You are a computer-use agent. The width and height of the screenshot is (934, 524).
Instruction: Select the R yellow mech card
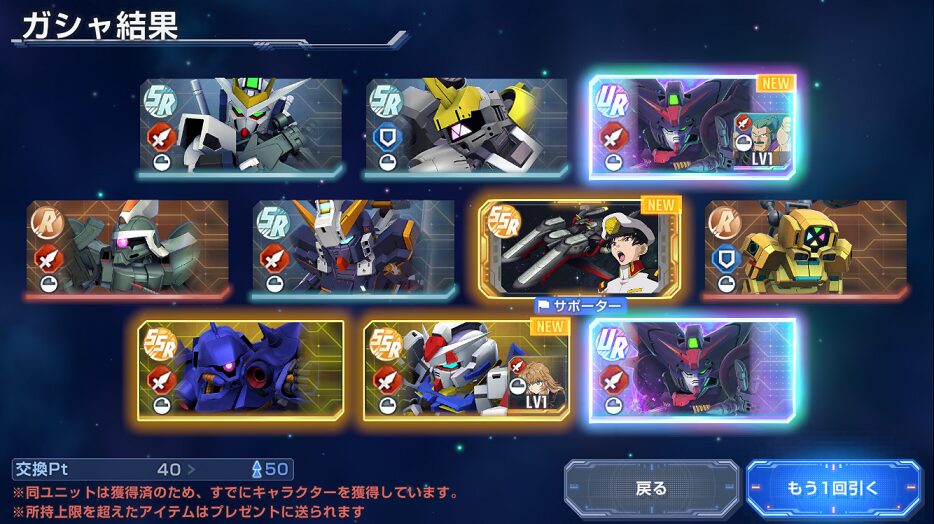(x=805, y=249)
